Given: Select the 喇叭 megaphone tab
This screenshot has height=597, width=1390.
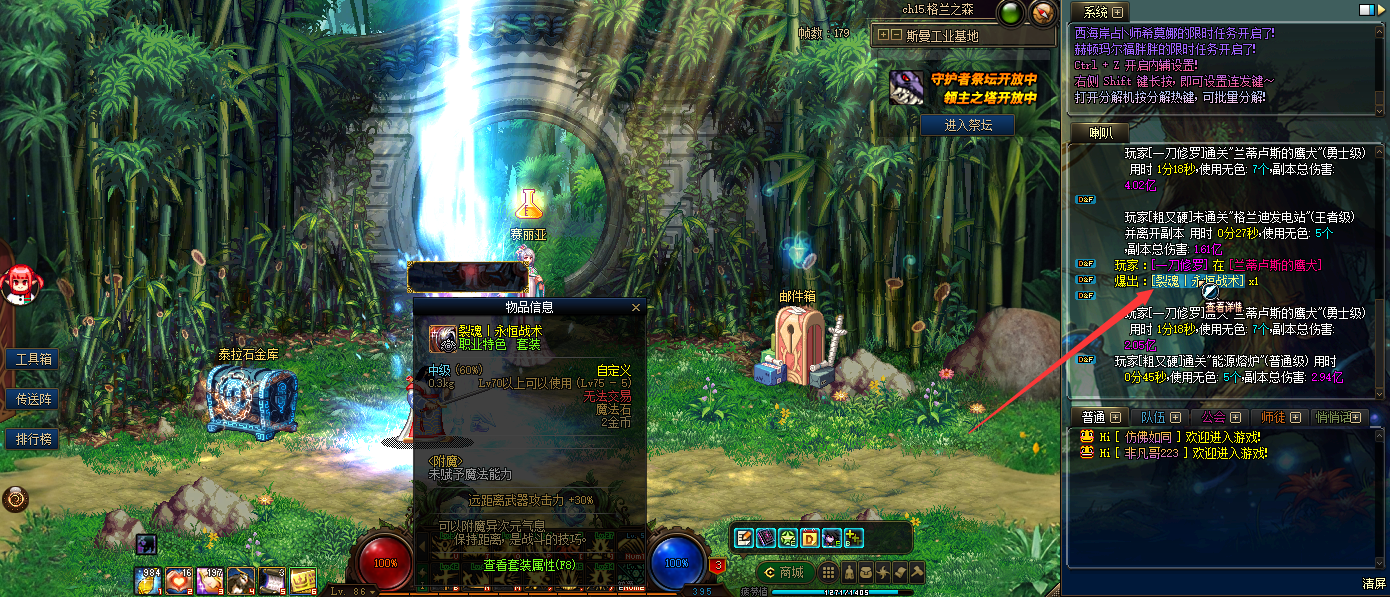Looking at the screenshot, I should point(1099,133).
